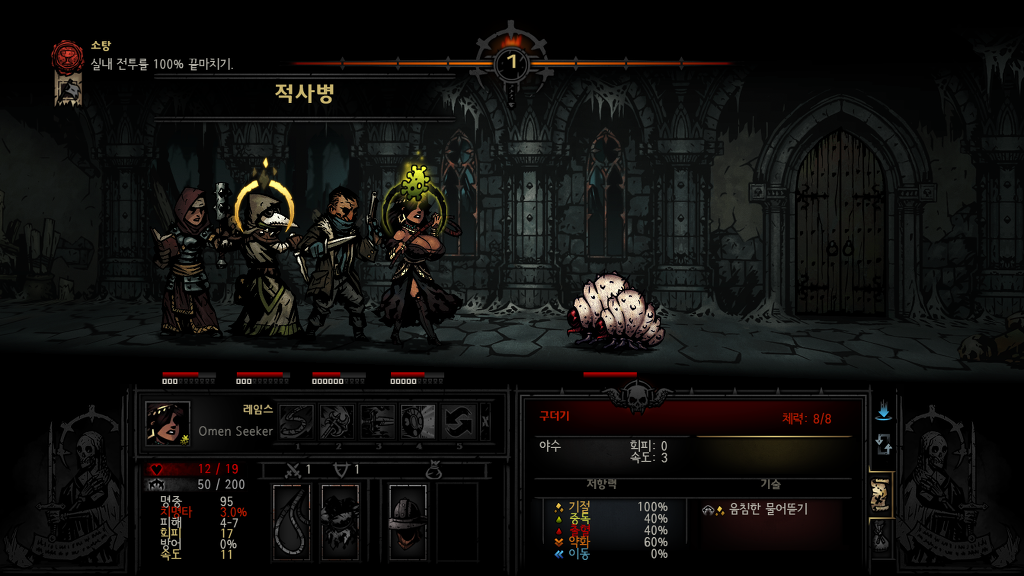Select the crossbow skill in slot 3

(x=378, y=421)
